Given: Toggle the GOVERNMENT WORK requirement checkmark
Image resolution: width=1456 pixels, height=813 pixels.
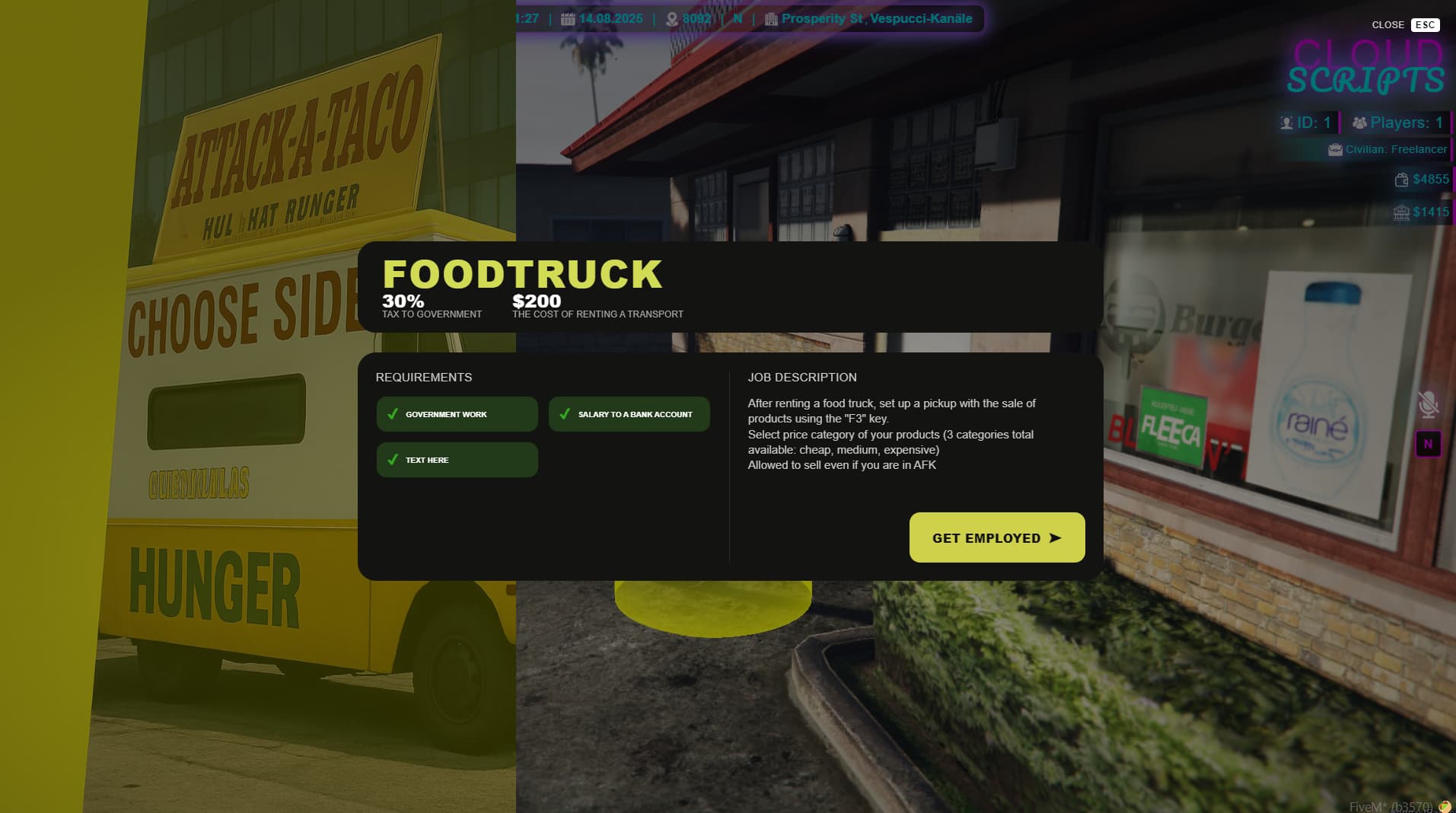Looking at the screenshot, I should coord(393,414).
